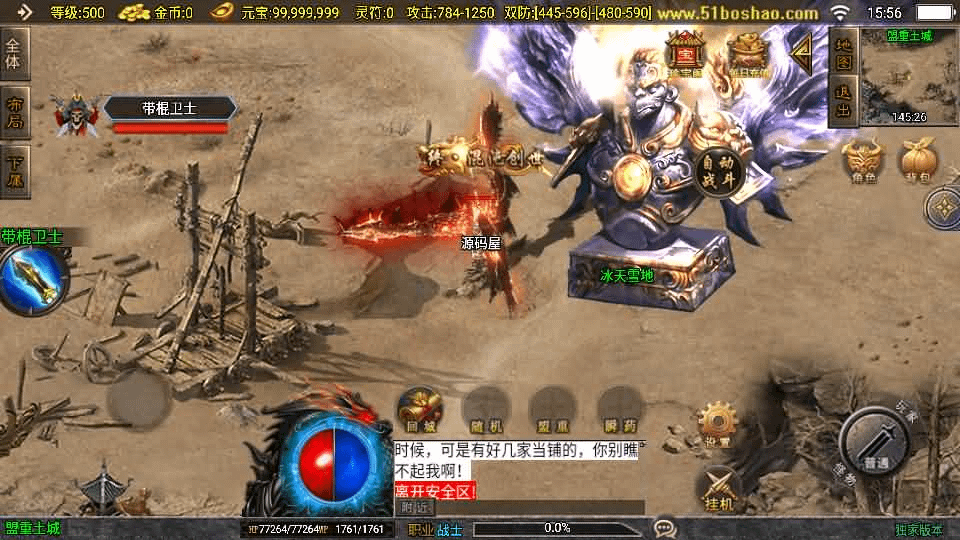Click the 退出 exit button
The image size is (960, 540).
(844, 102)
